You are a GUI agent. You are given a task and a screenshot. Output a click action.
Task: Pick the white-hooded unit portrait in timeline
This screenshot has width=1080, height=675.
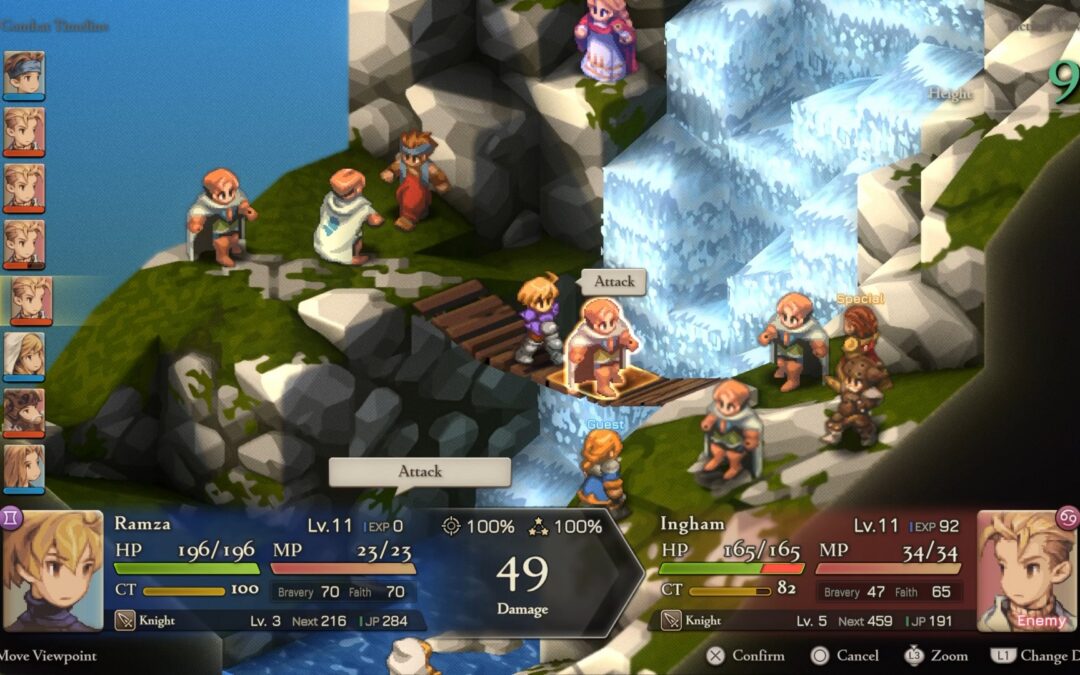tap(23, 356)
